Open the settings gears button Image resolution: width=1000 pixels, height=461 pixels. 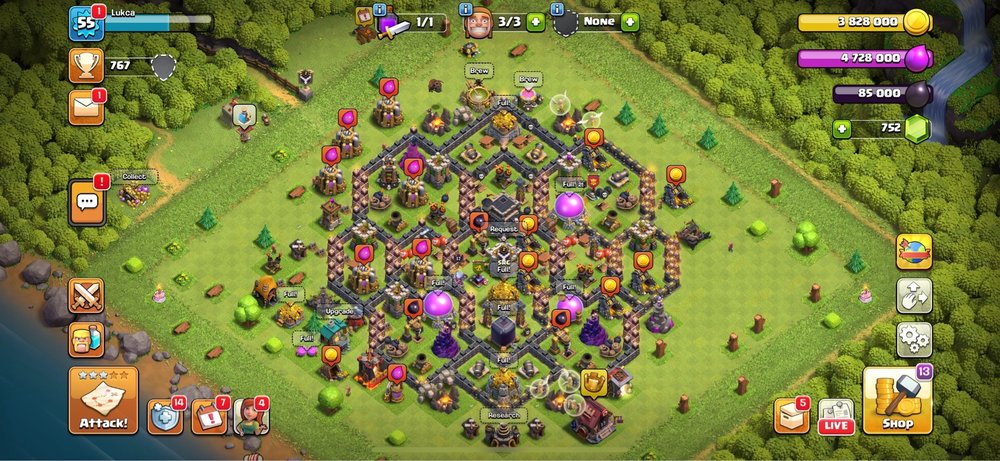click(x=913, y=340)
